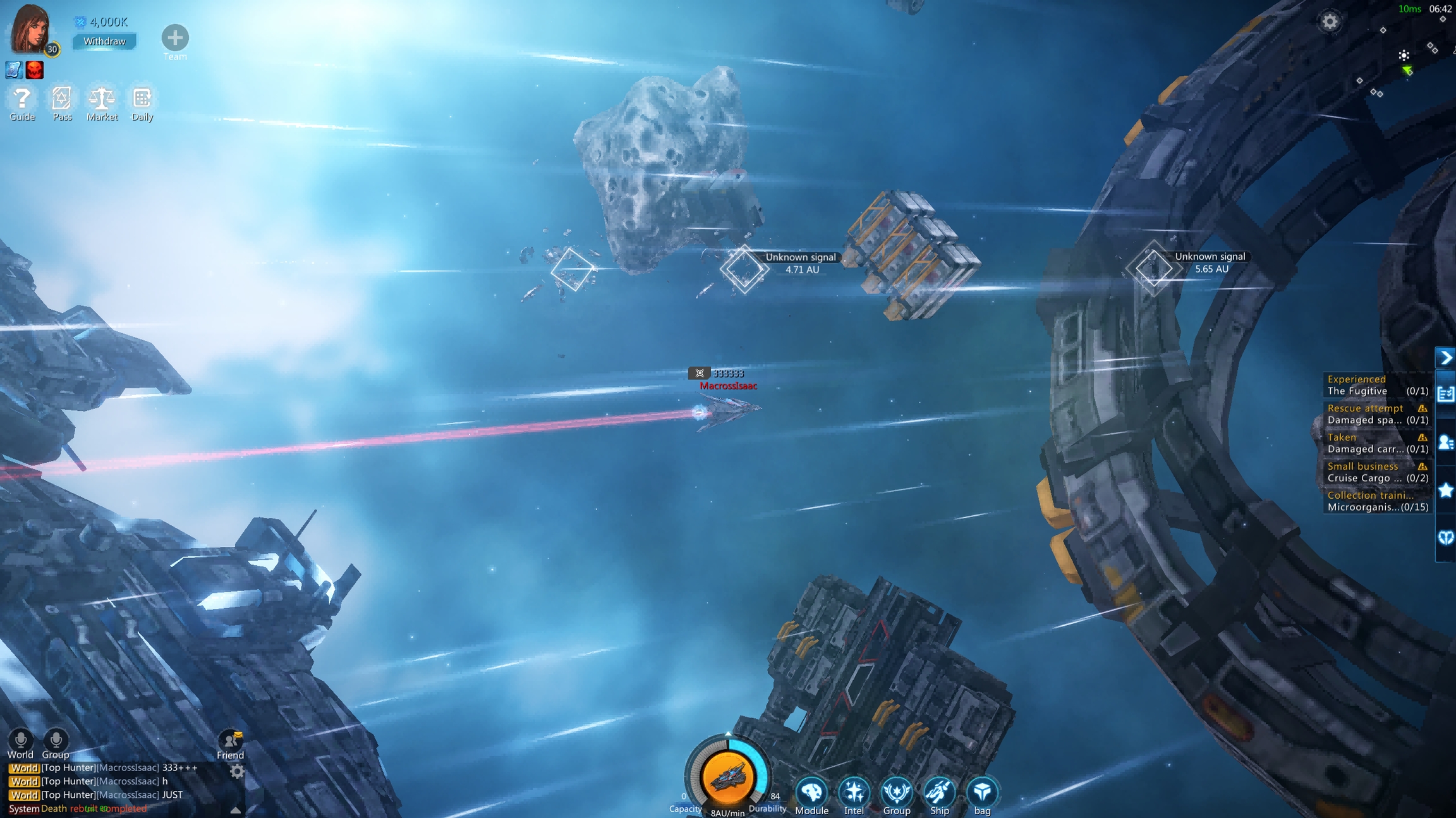The image size is (1456, 818).
Task: Select the Unknown signal 5.65 AU marker
Action: point(1153,268)
